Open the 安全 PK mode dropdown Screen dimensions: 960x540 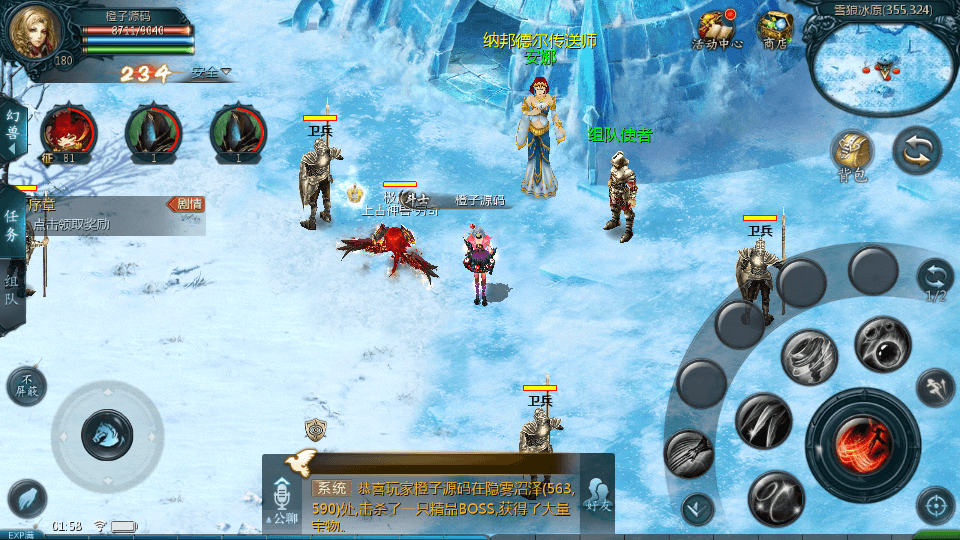point(211,72)
